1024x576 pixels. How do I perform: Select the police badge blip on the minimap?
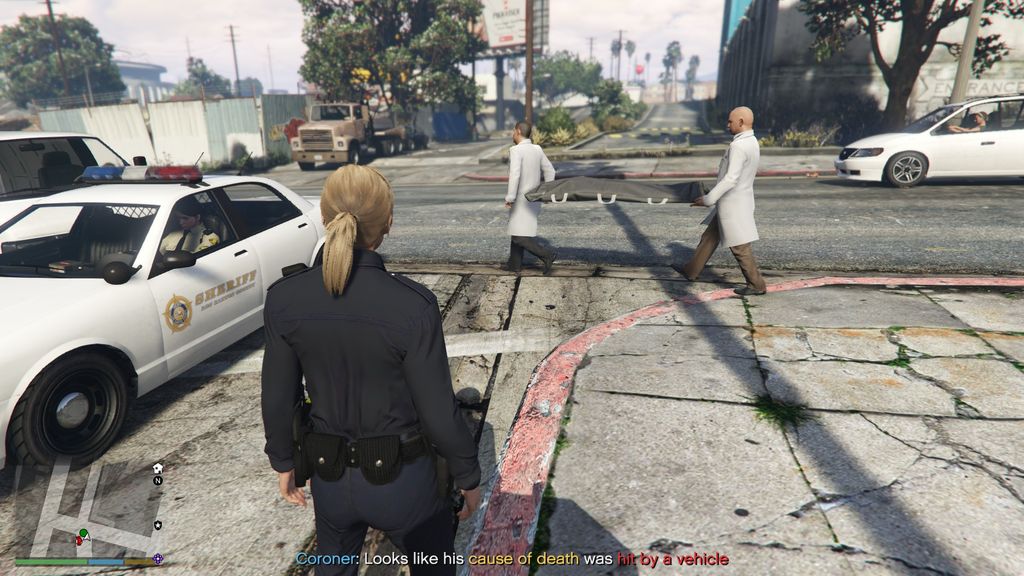tap(158, 525)
